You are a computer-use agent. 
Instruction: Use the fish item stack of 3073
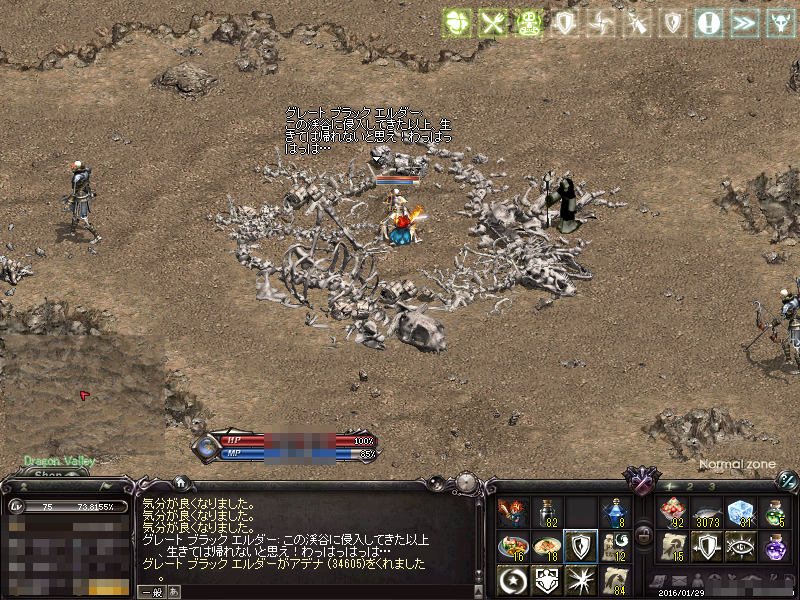coord(707,513)
